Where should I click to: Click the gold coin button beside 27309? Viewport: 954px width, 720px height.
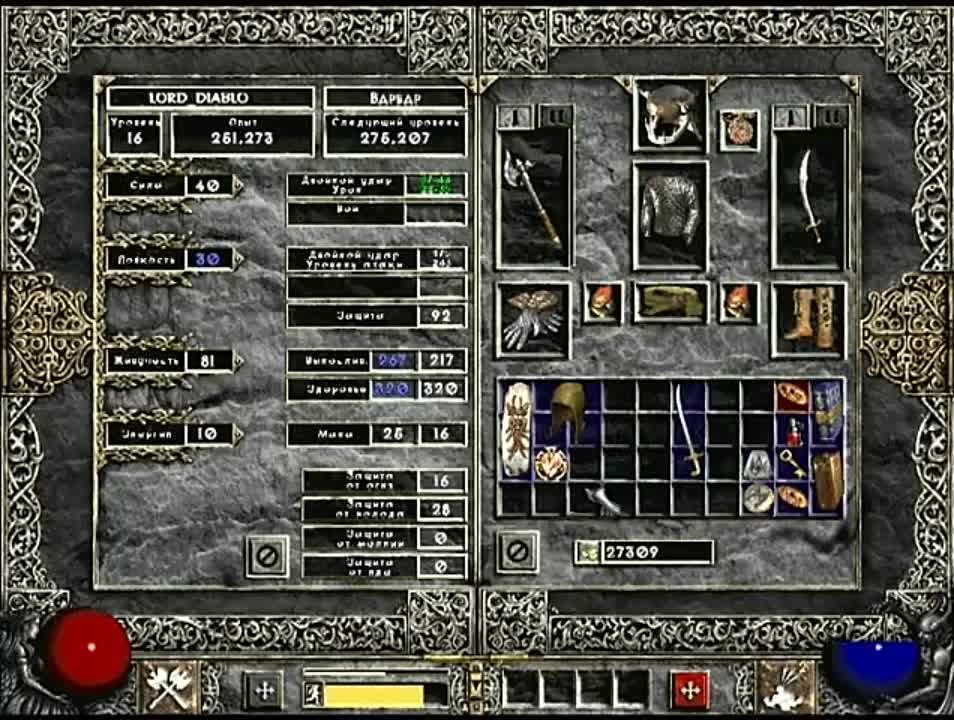587,552
